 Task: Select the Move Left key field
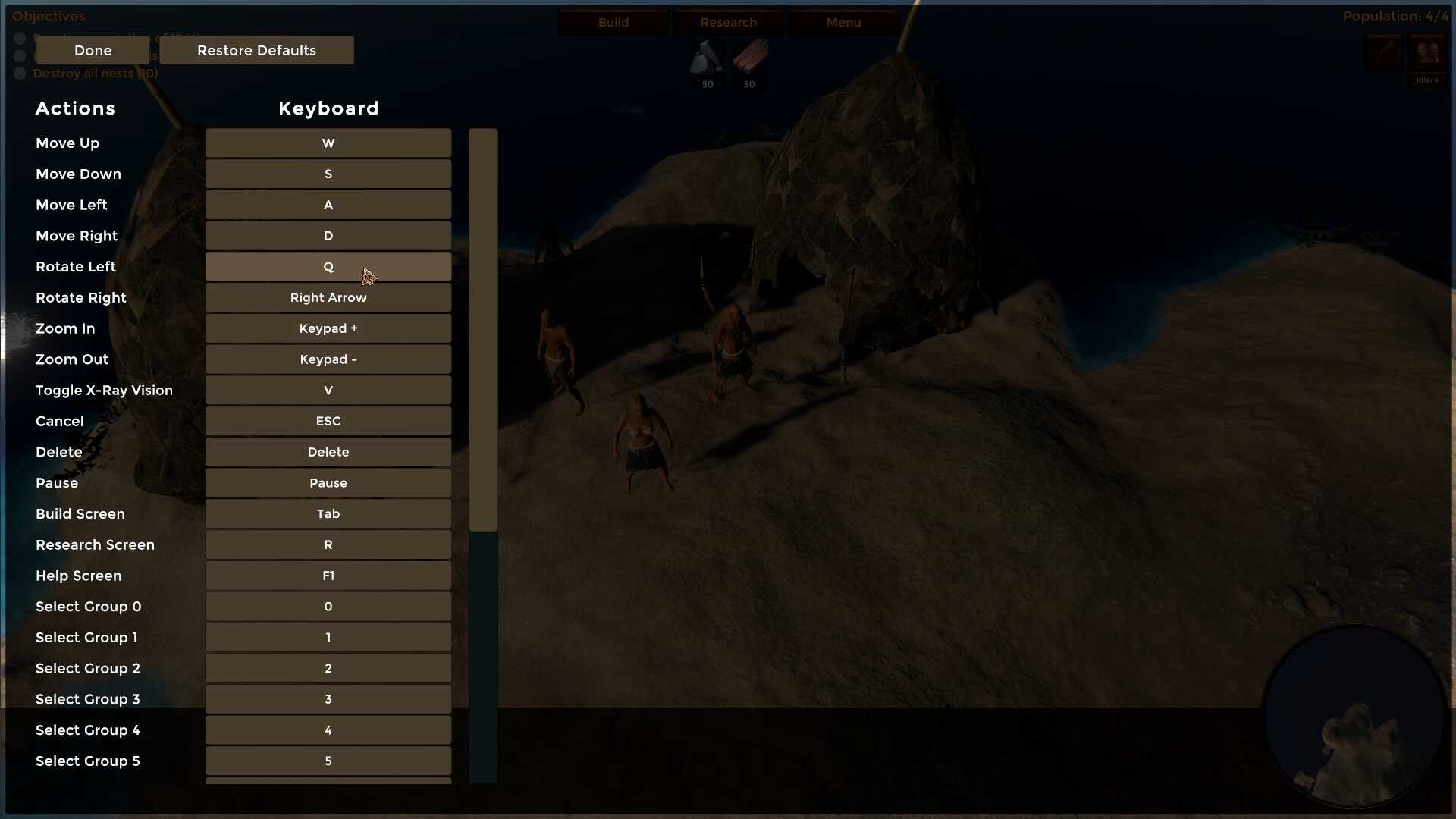328,205
